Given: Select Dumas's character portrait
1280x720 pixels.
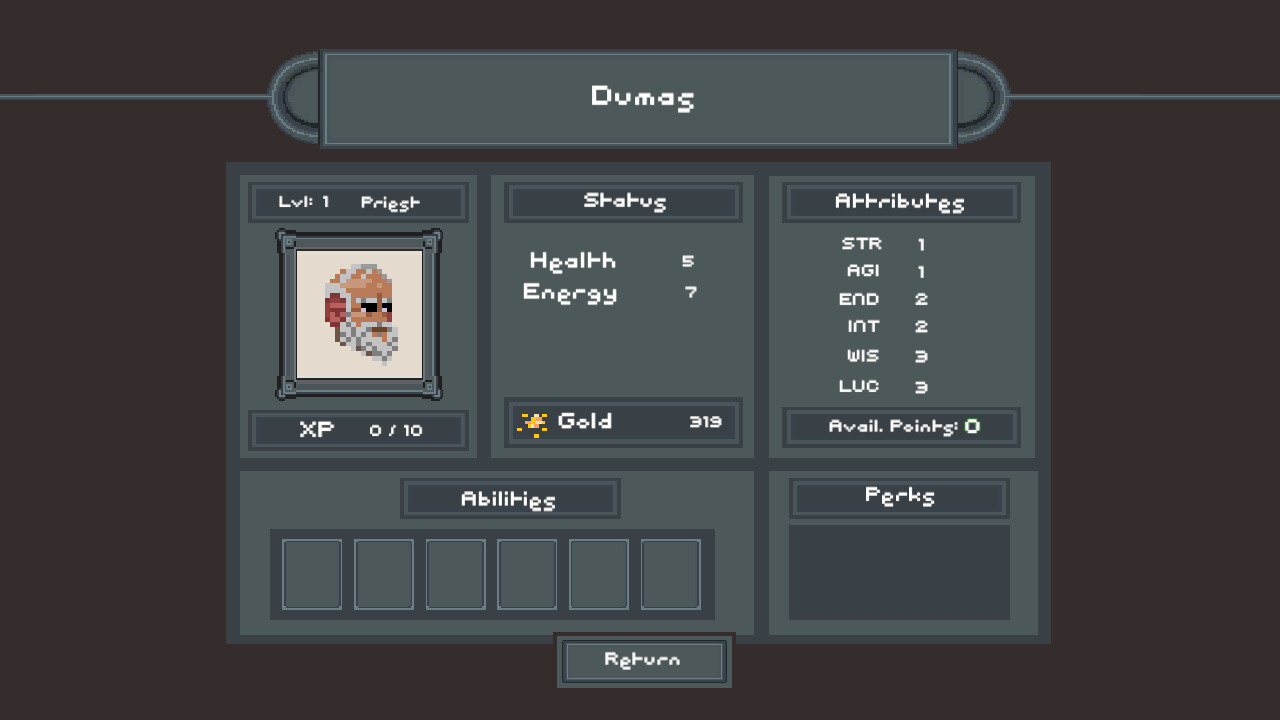Looking at the screenshot, I should 357,313.
